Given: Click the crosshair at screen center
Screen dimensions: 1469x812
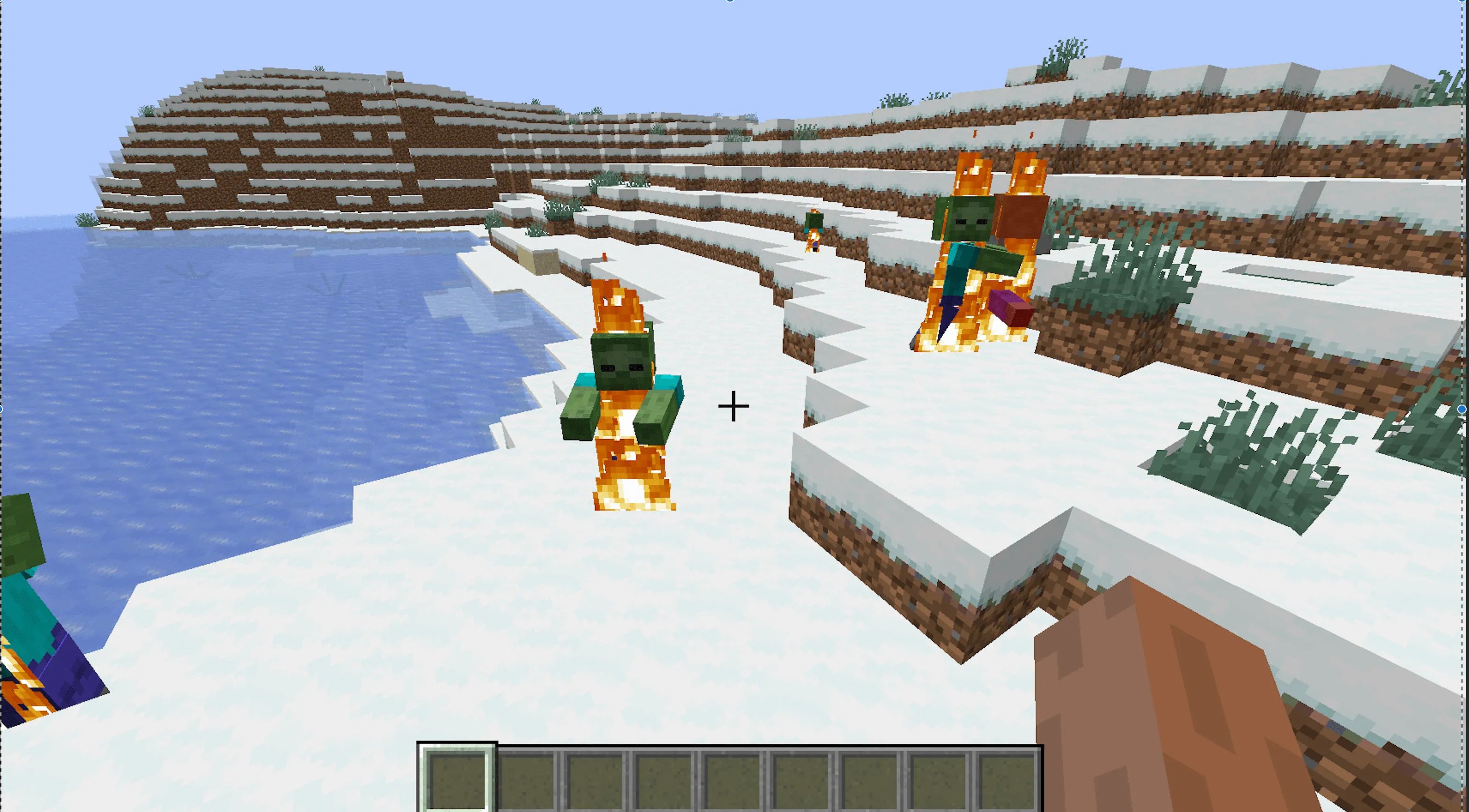Looking at the screenshot, I should pos(734,406).
